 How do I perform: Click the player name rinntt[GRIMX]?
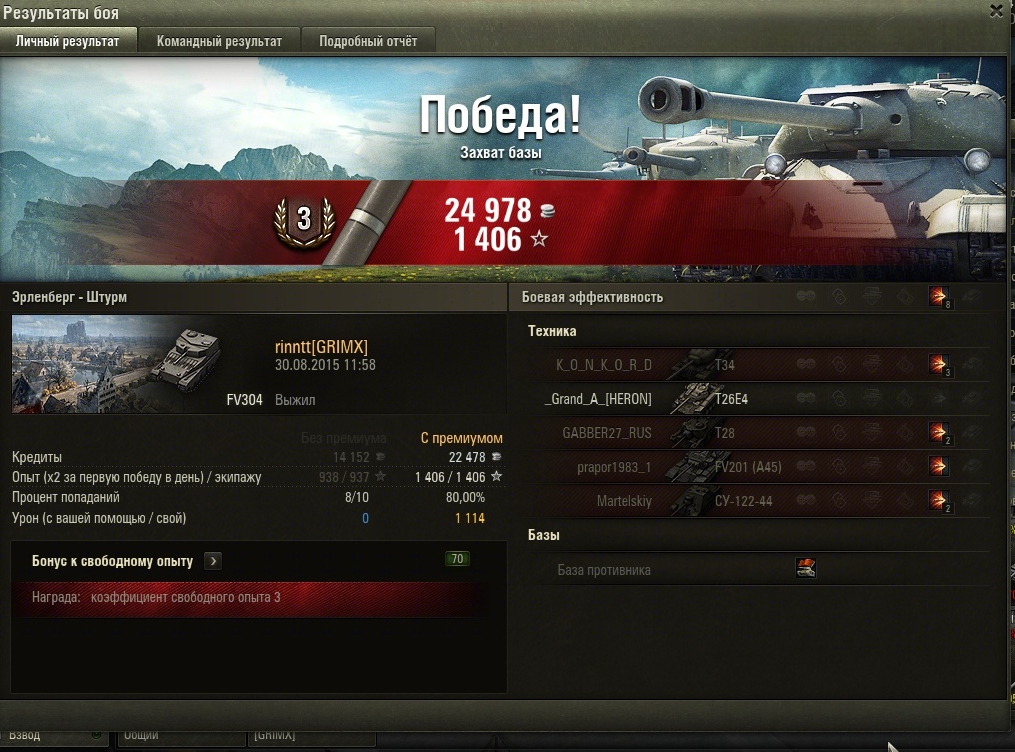[321, 347]
